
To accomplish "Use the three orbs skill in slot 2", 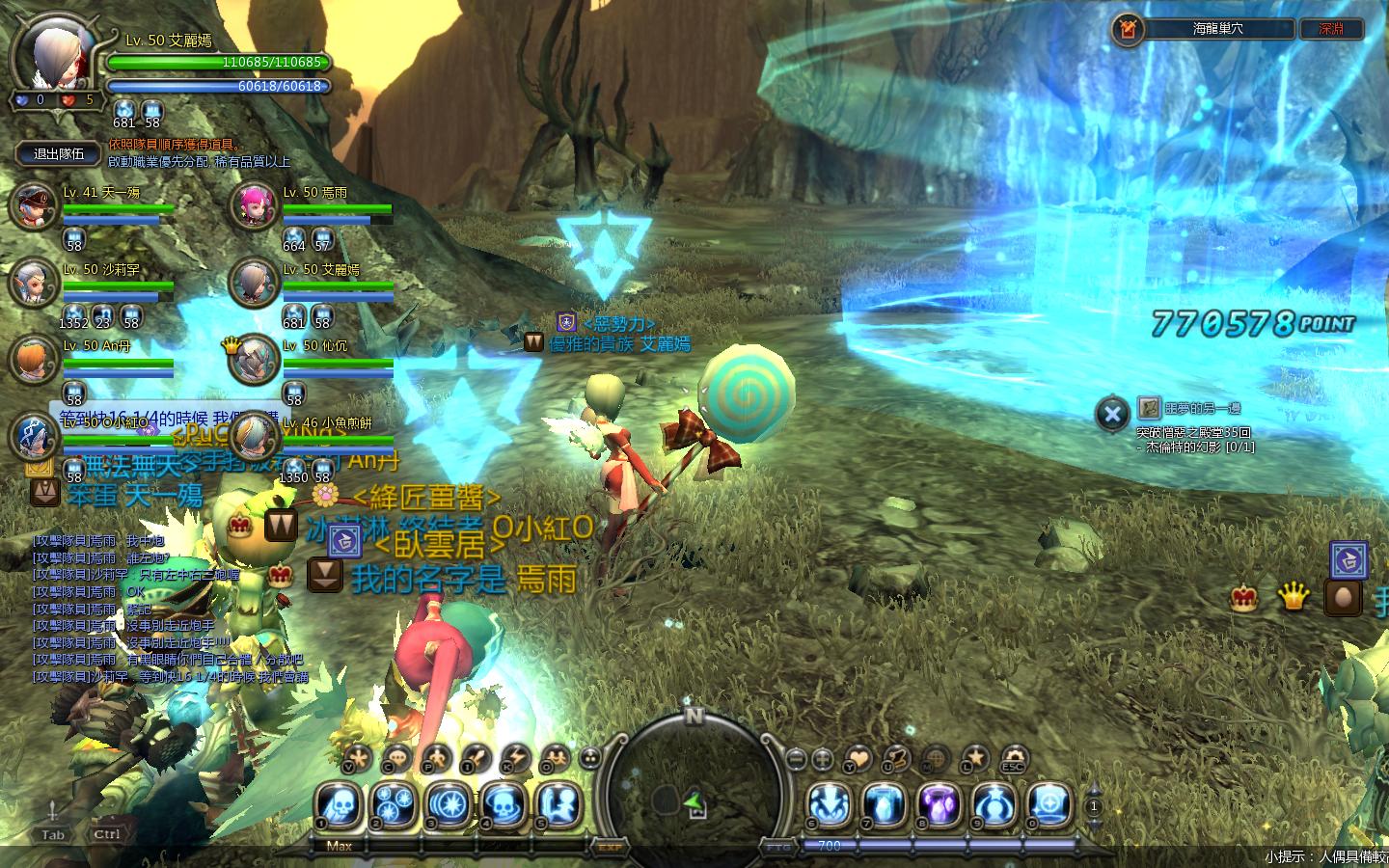I will coord(395,804).
